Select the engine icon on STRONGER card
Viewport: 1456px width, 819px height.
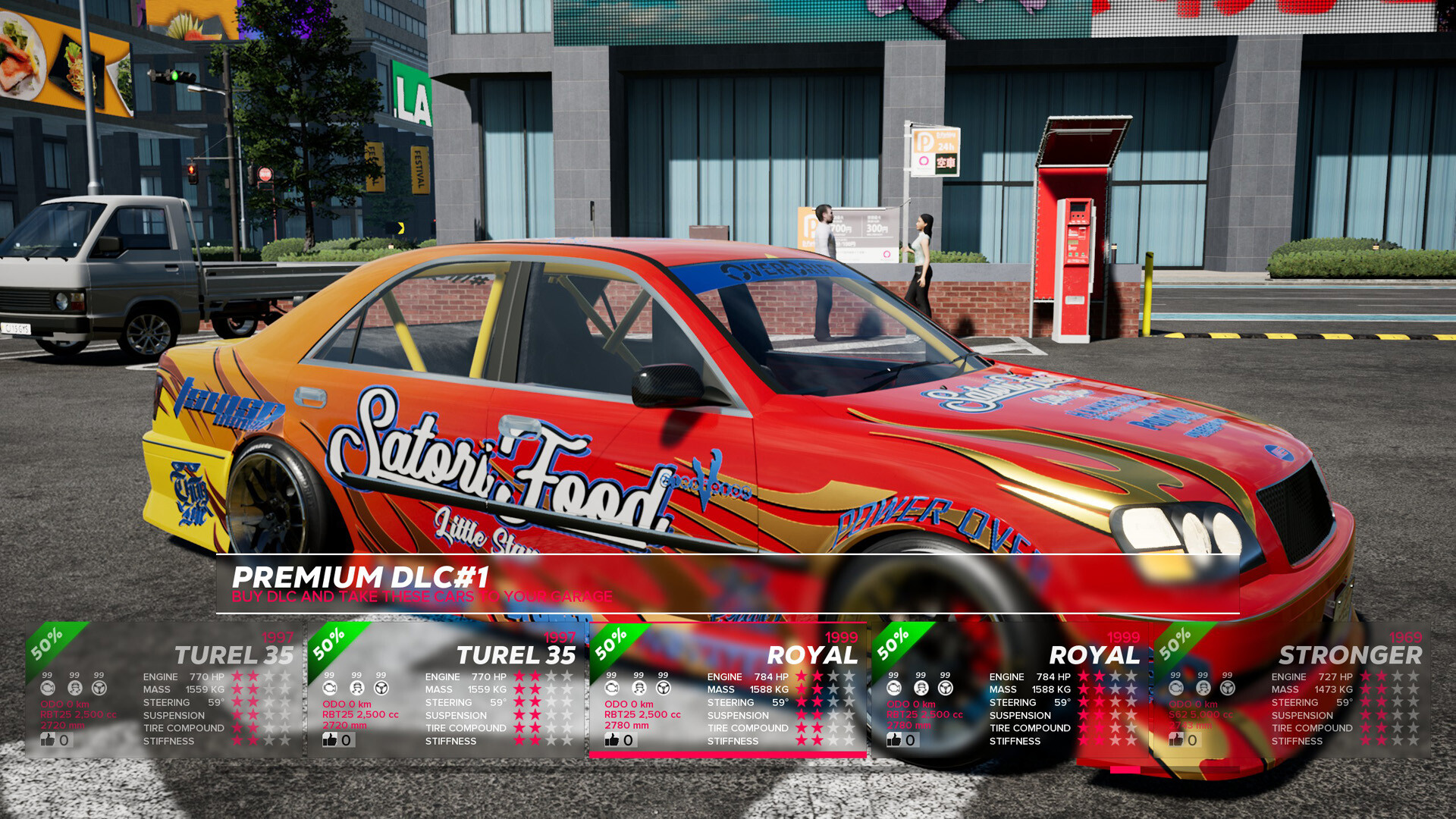[x=1175, y=688]
